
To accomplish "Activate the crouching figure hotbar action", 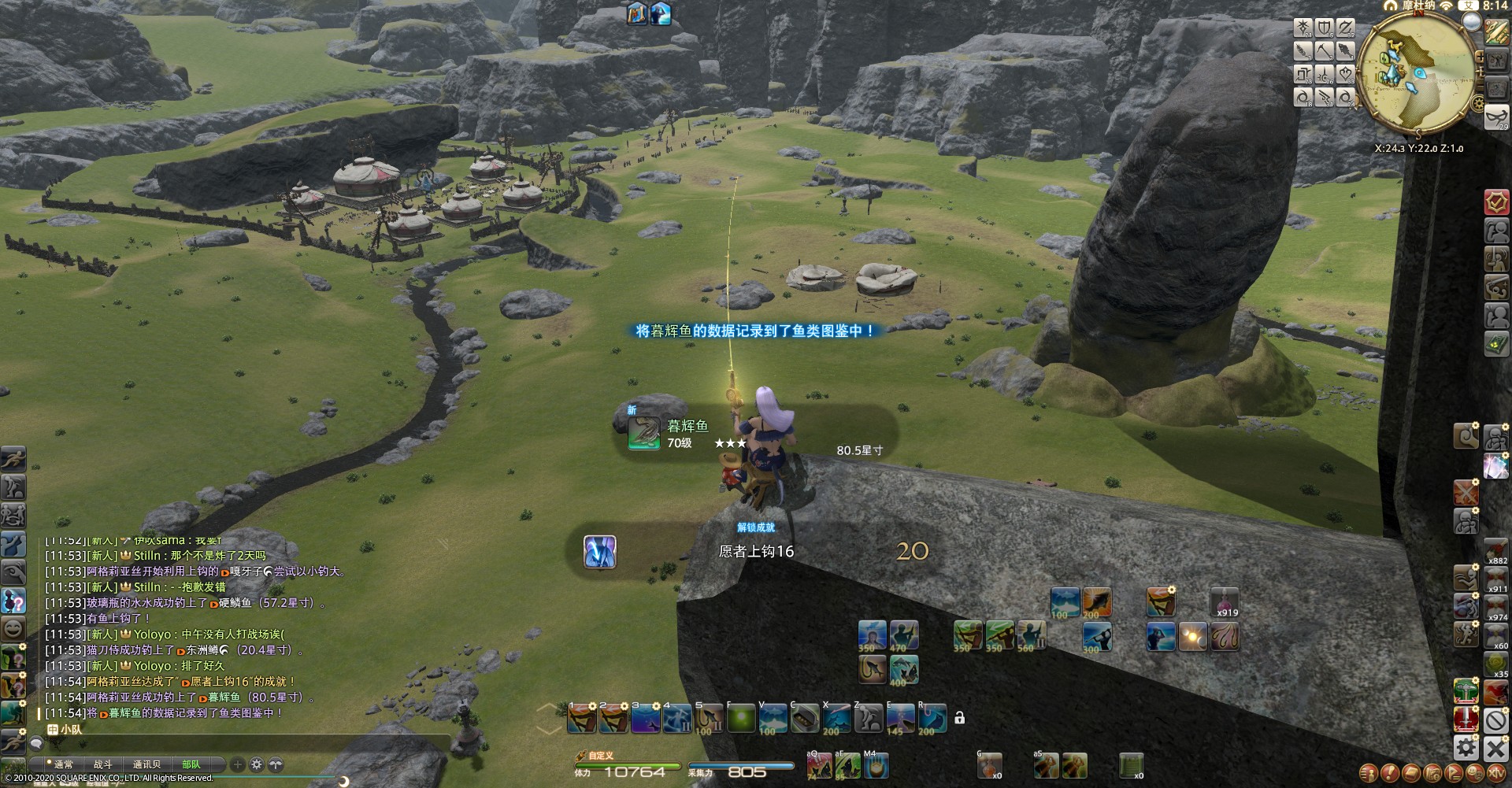I will (869, 719).
